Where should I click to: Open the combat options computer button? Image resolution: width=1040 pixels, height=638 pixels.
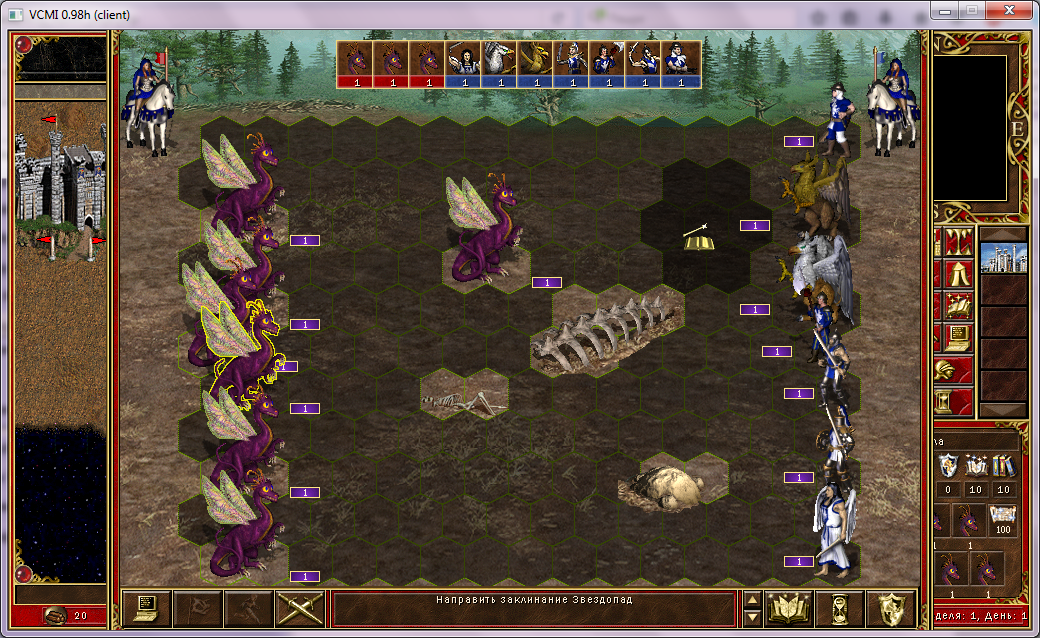[x=147, y=608]
